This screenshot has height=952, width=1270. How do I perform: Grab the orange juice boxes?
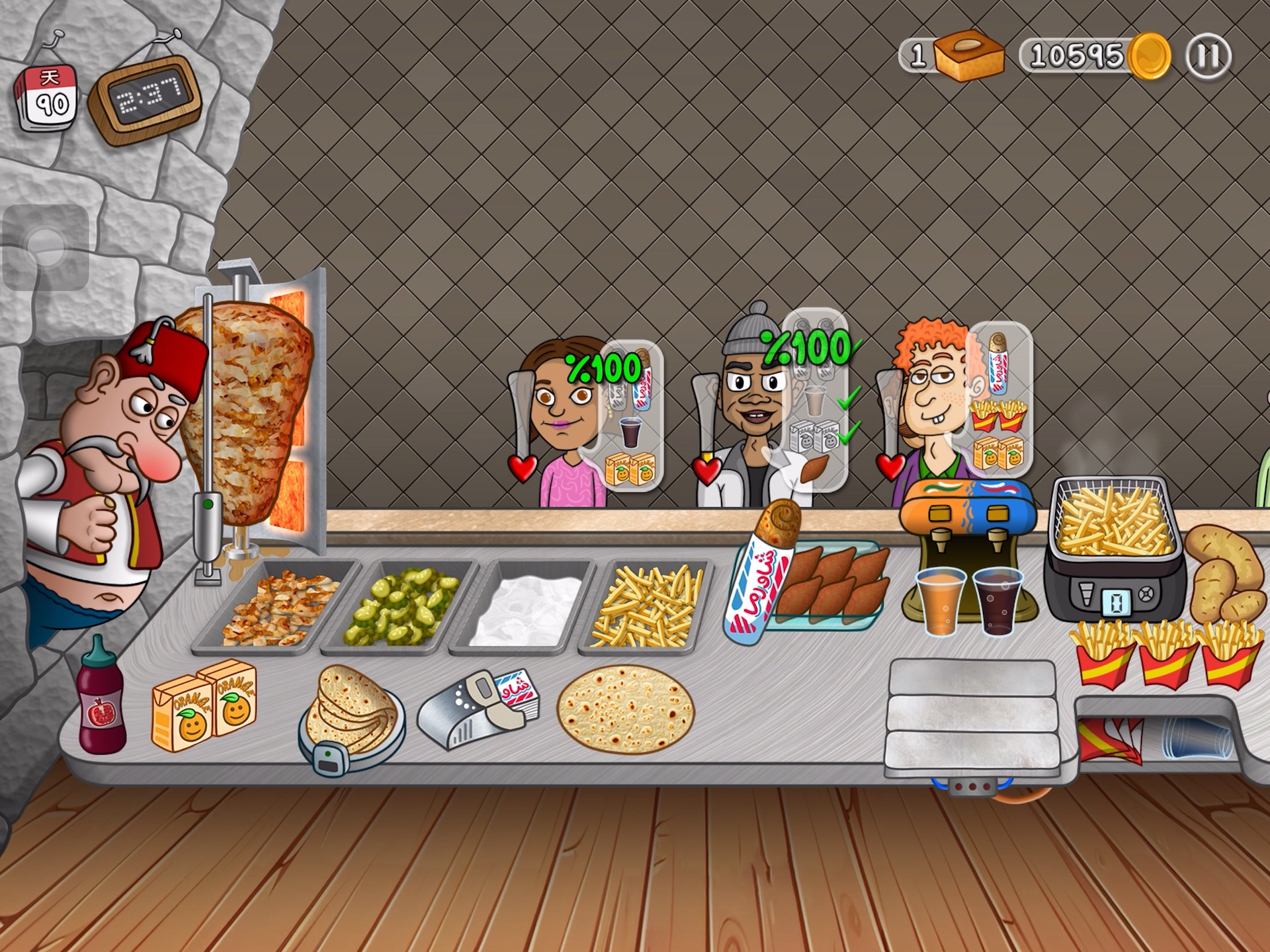coord(205,704)
